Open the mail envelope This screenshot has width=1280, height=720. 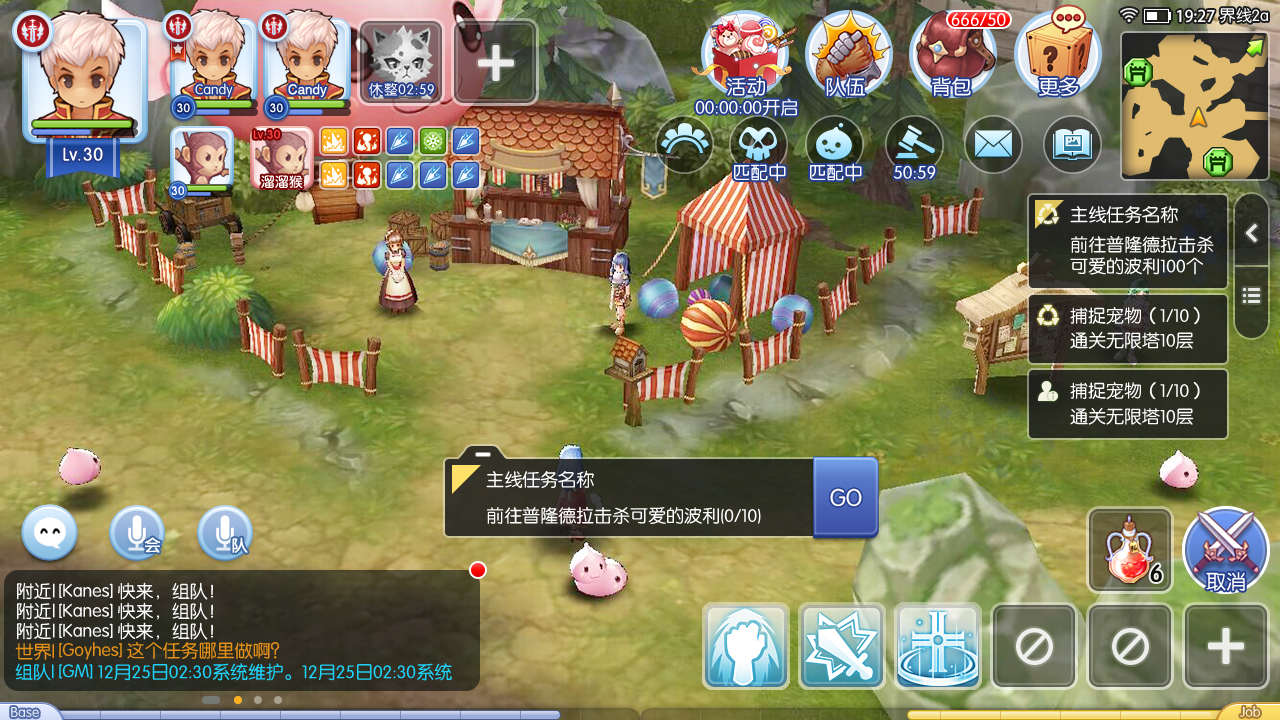[x=992, y=145]
